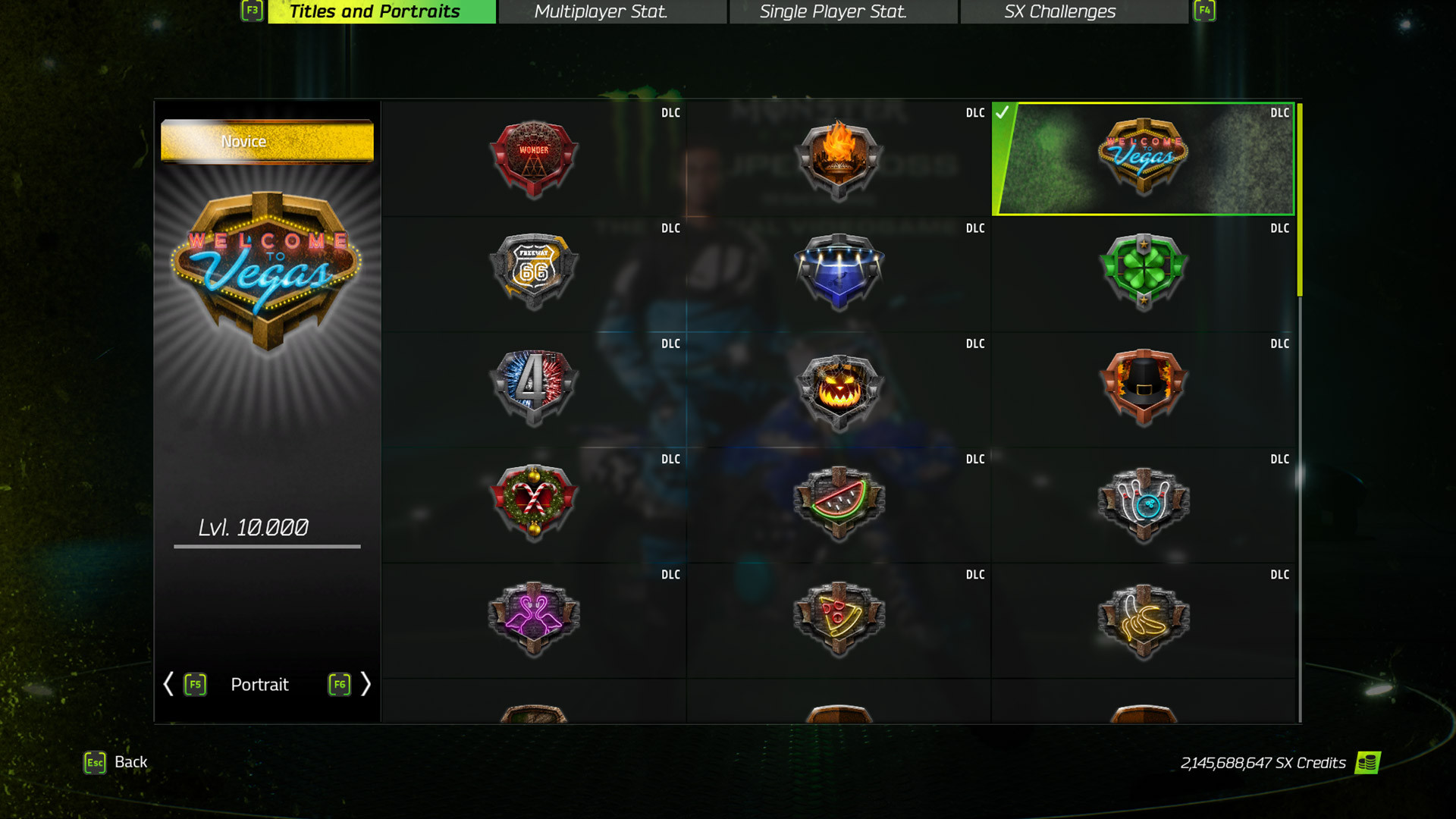Viewport: 1456px width, 819px height.
Task: Choose the fireplace flame portrait
Action: pyautogui.click(x=839, y=157)
